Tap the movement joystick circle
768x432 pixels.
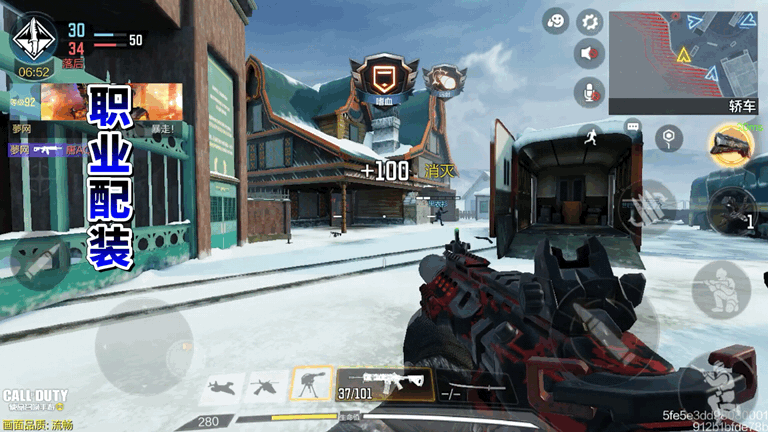click(x=143, y=345)
